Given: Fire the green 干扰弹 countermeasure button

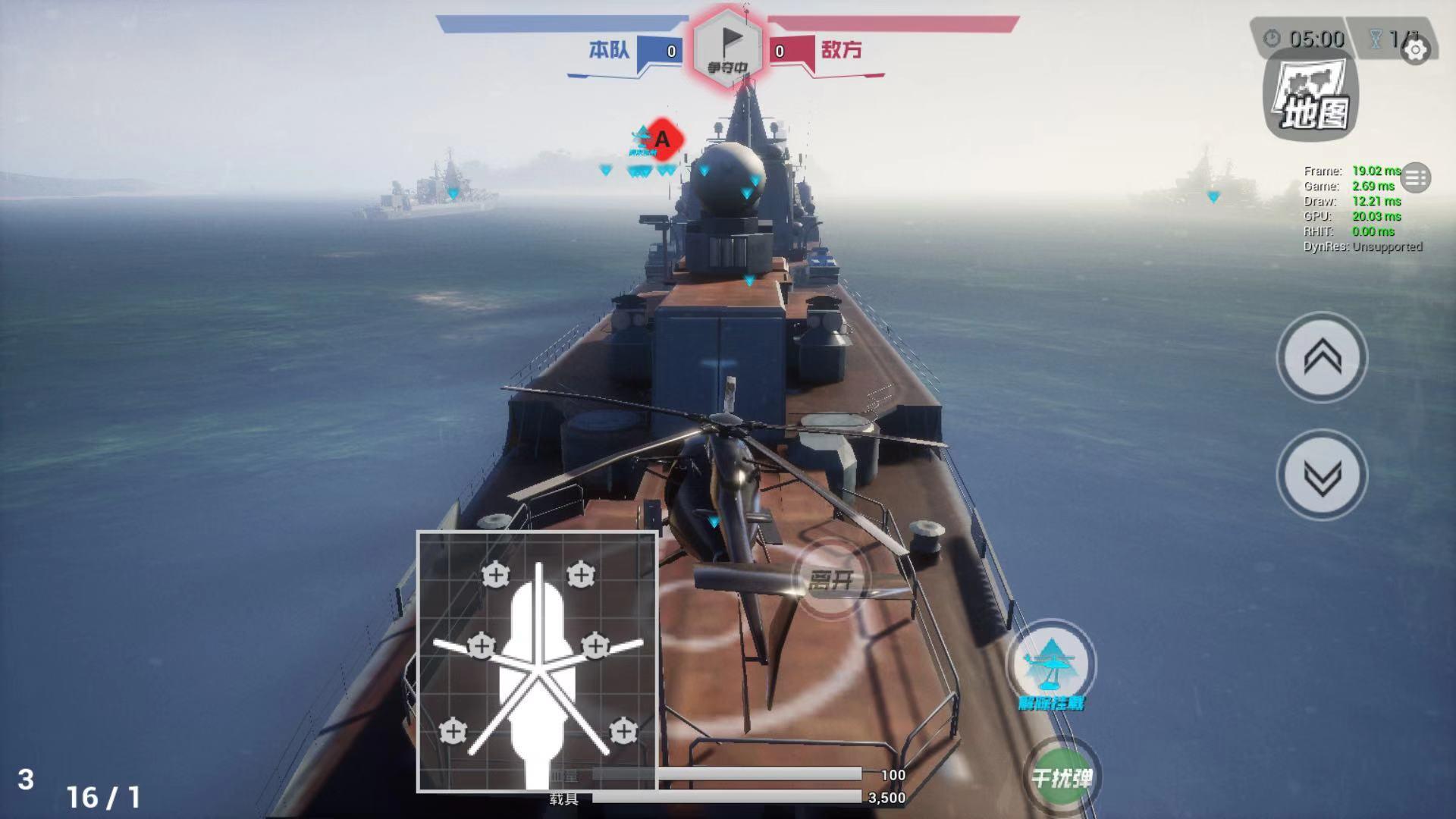Looking at the screenshot, I should coord(1062,777).
